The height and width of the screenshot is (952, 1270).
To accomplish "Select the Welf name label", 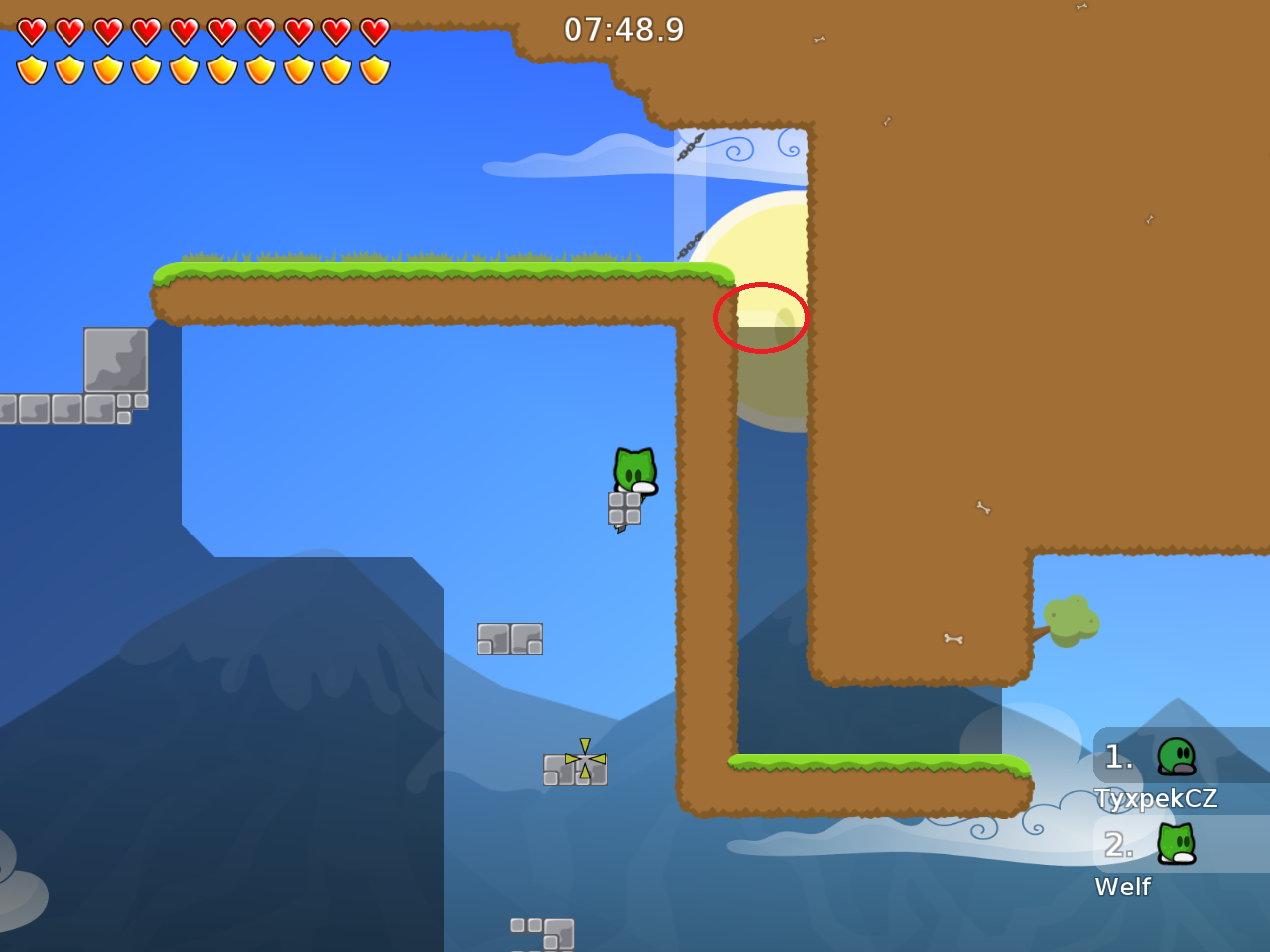I will [1123, 888].
